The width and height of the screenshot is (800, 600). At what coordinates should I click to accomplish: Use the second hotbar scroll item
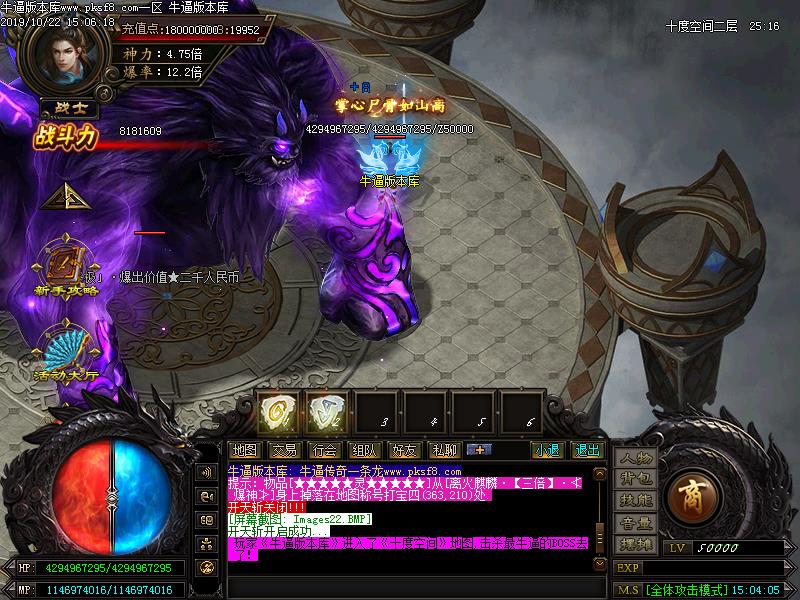point(325,410)
